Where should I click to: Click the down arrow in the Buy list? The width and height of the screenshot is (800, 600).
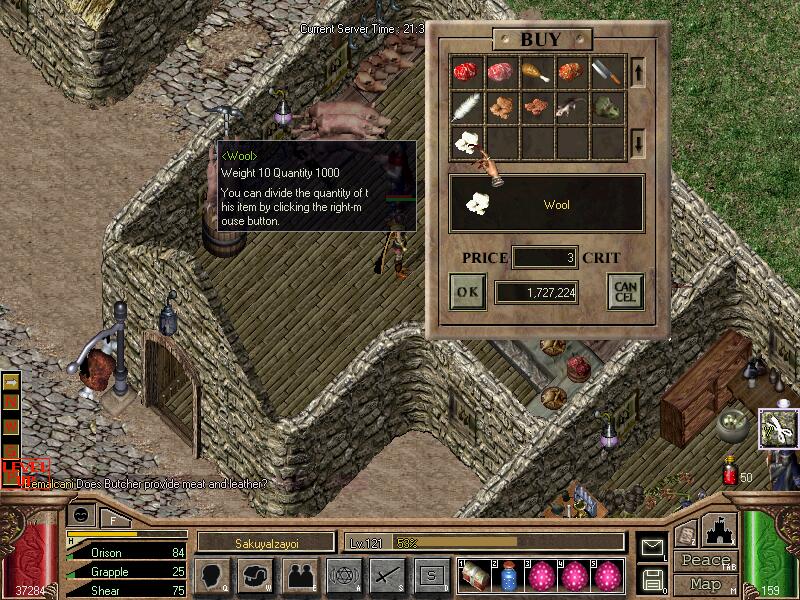coord(638,143)
